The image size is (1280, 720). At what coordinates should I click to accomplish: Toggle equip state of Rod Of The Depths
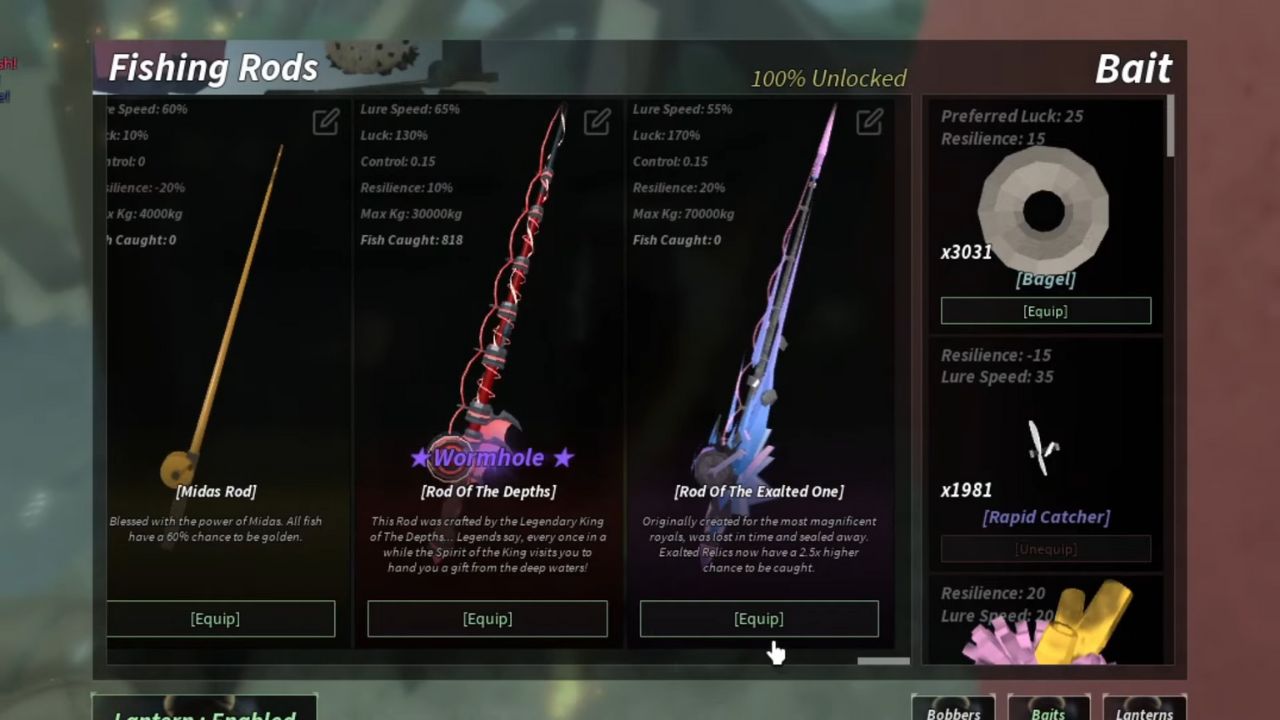coord(487,618)
